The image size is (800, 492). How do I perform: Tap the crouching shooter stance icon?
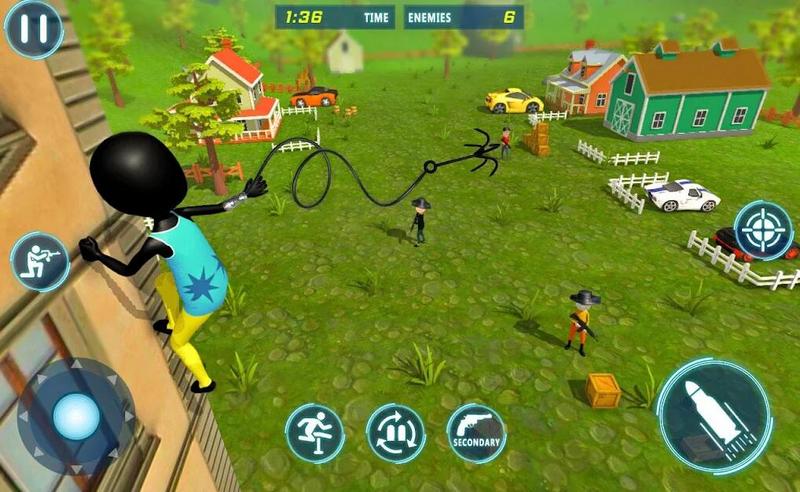pos(40,261)
